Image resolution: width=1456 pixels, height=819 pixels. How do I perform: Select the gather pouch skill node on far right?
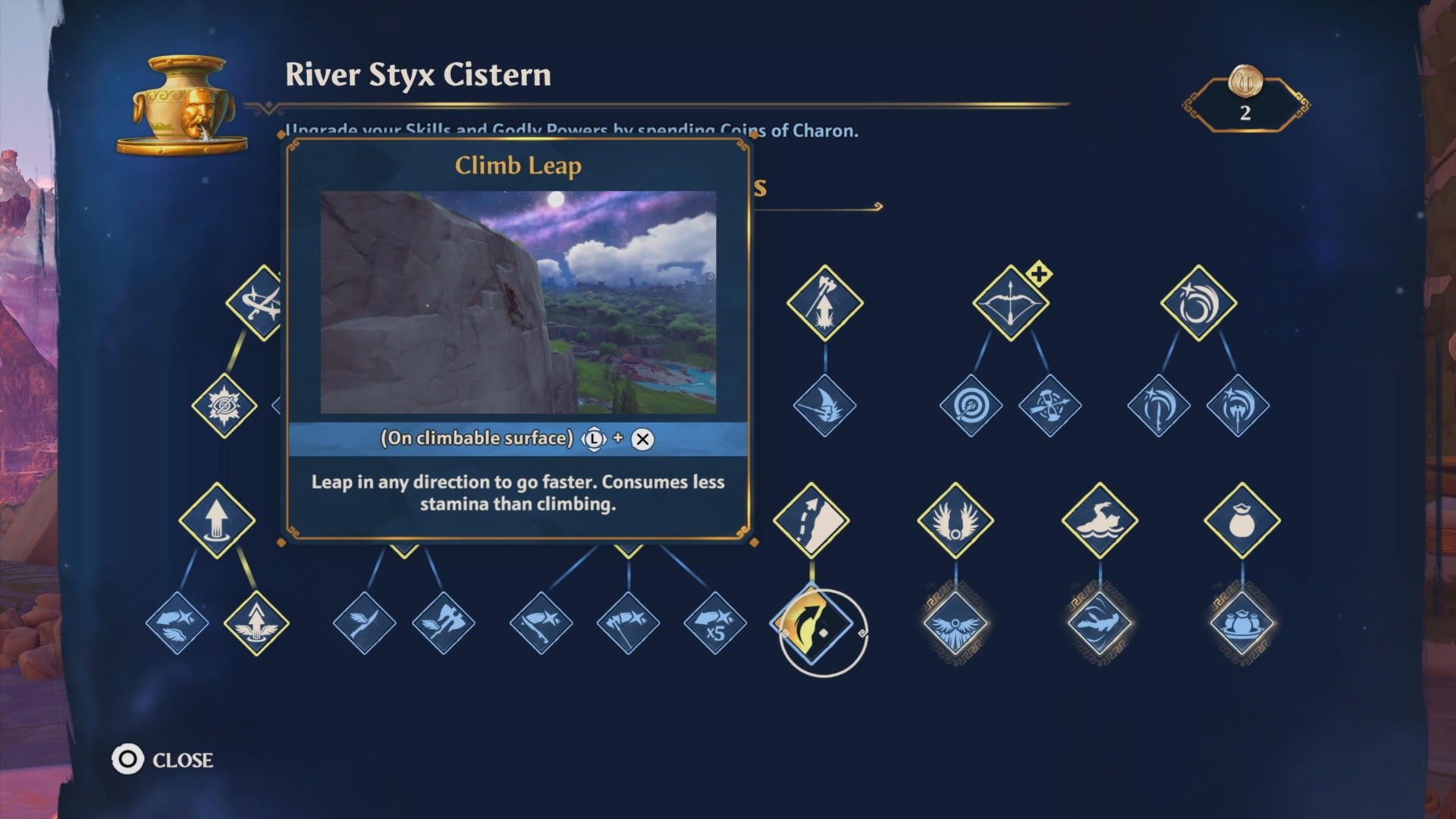coord(1241,521)
